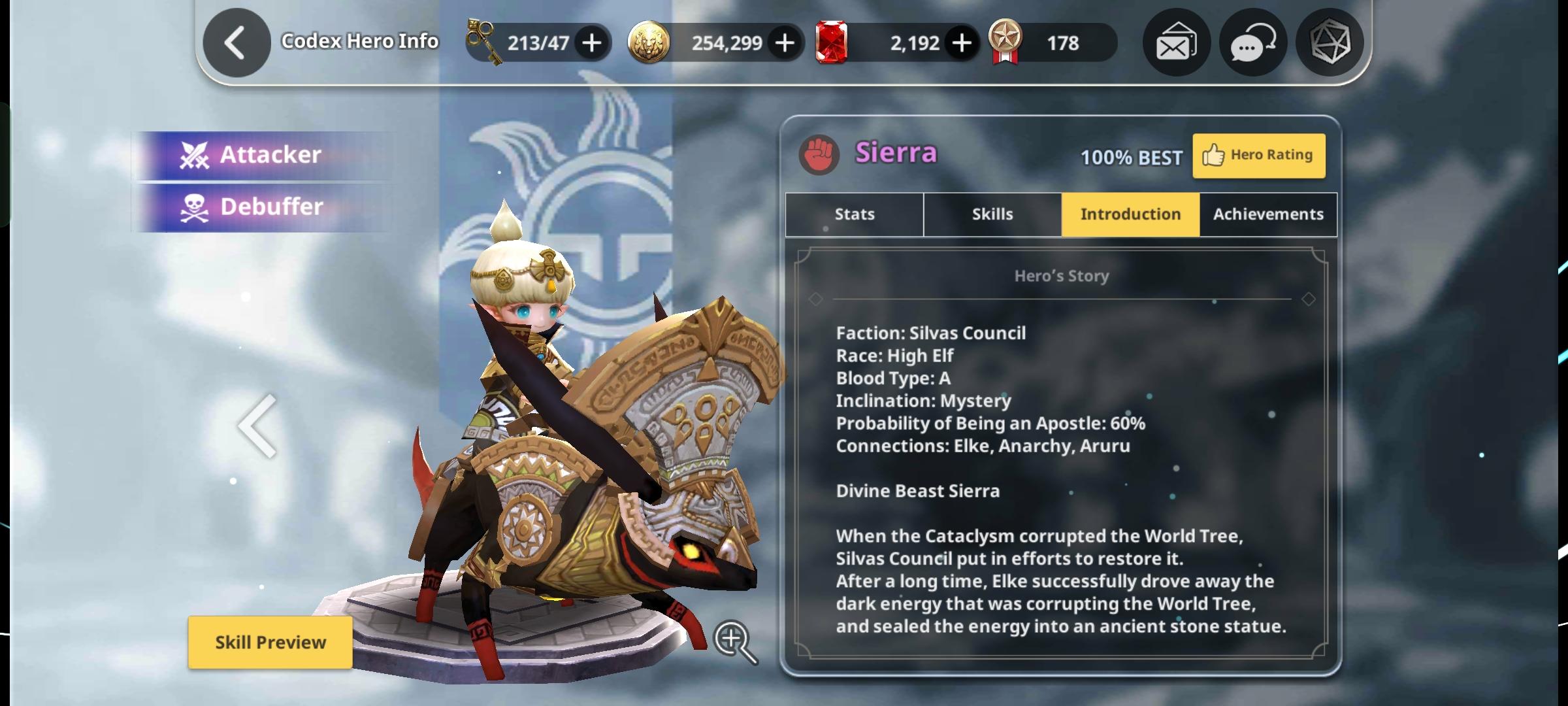The image size is (1568, 706).
Task: Show the Achievements tab
Action: pyautogui.click(x=1268, y=214)
